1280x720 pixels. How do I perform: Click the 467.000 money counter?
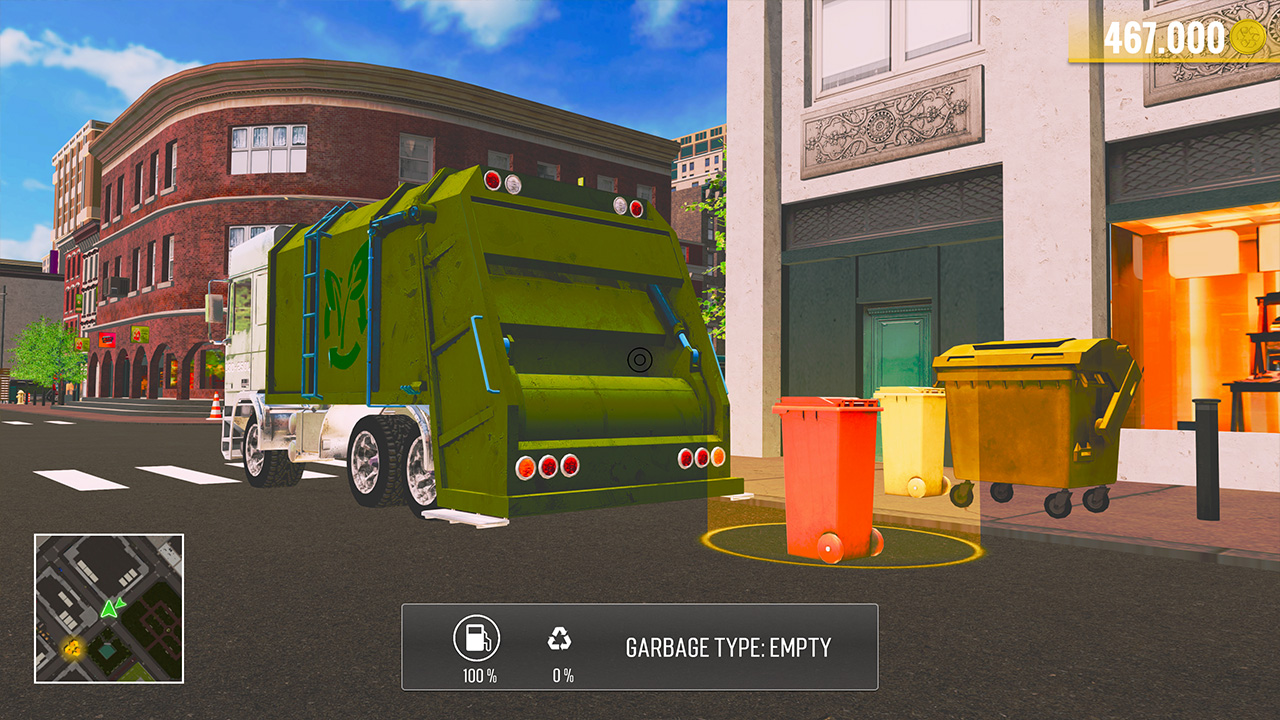[x=1166, y=37]
